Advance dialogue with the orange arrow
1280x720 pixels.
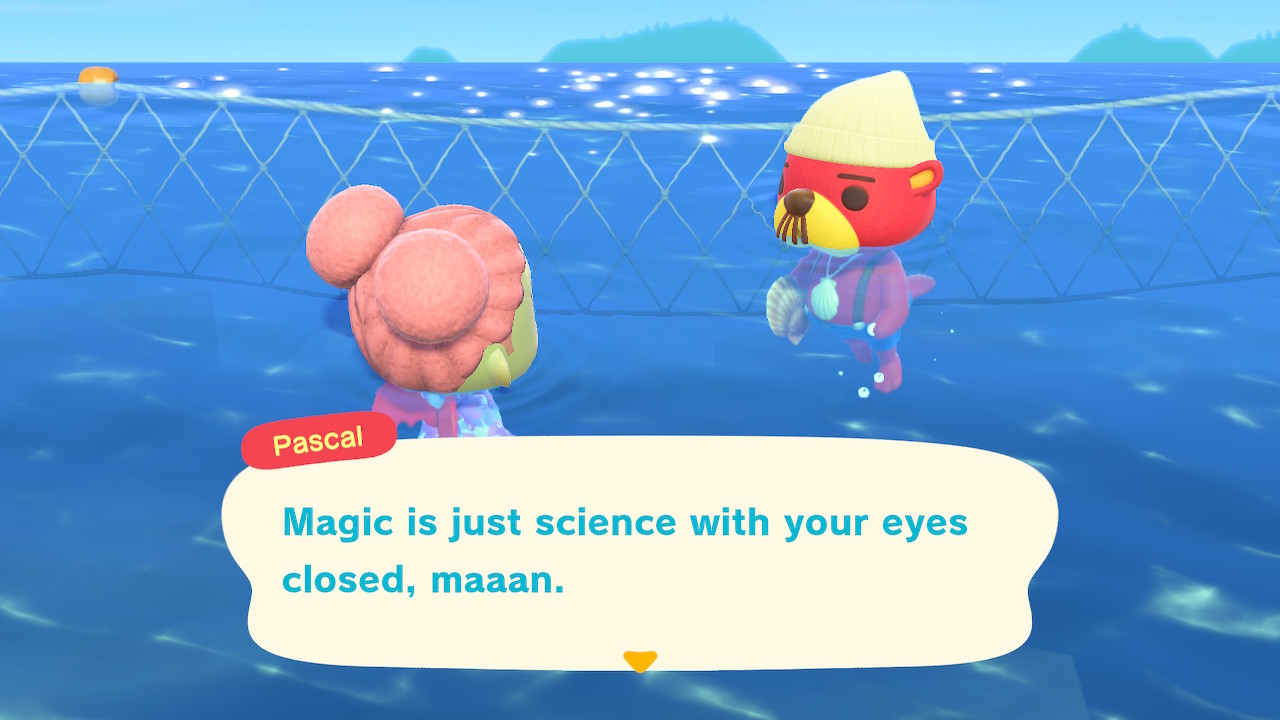(639, 661)
